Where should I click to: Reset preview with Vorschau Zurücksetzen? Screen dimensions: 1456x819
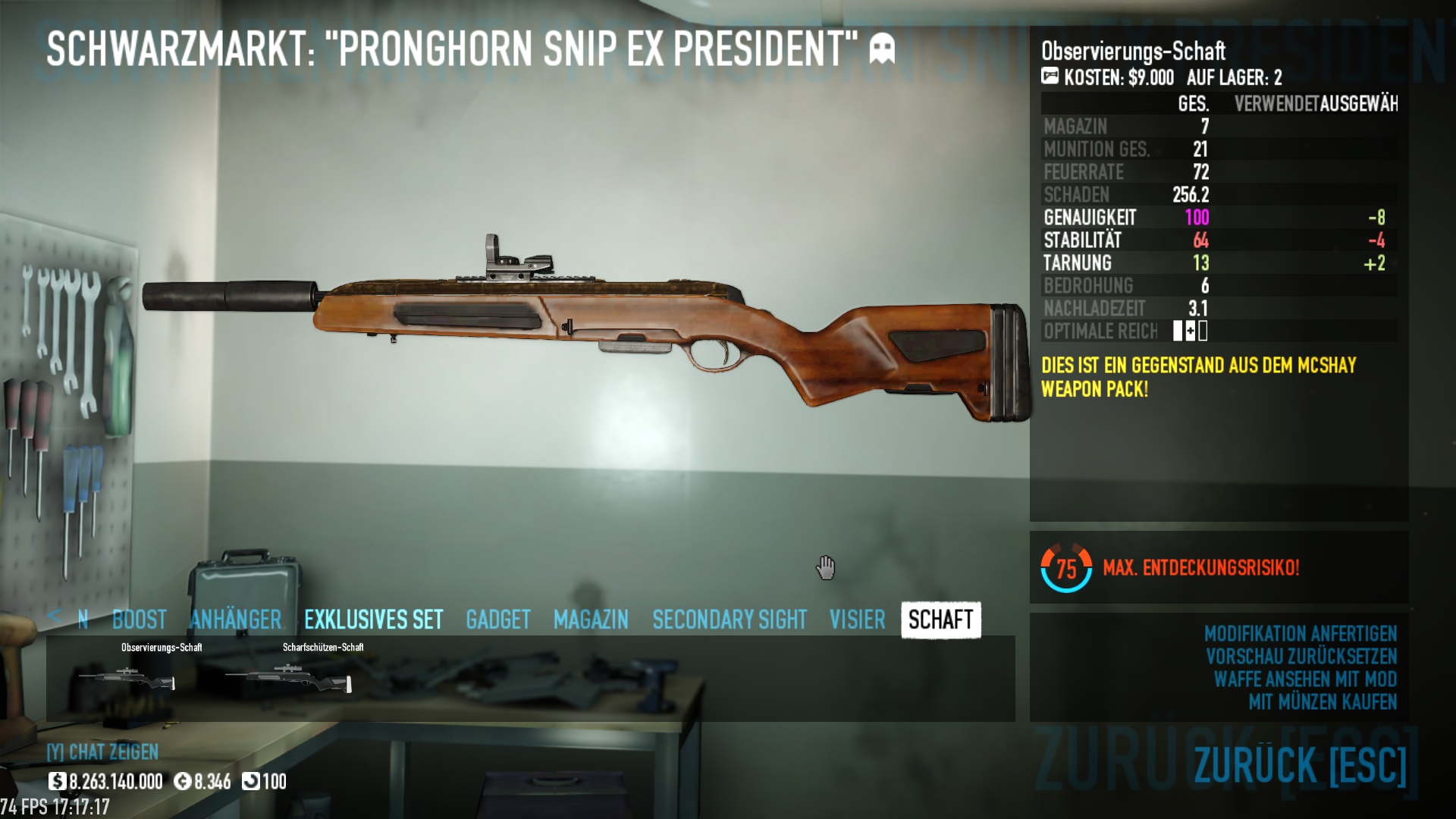point(1301,656)
